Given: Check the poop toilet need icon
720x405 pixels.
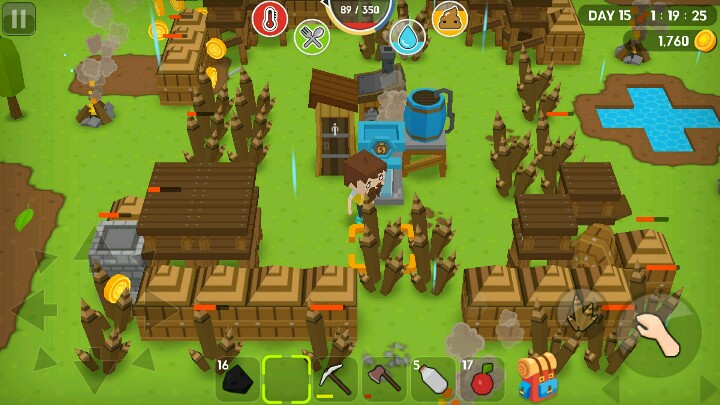Looking at the screenshot, I should [450, 19].
